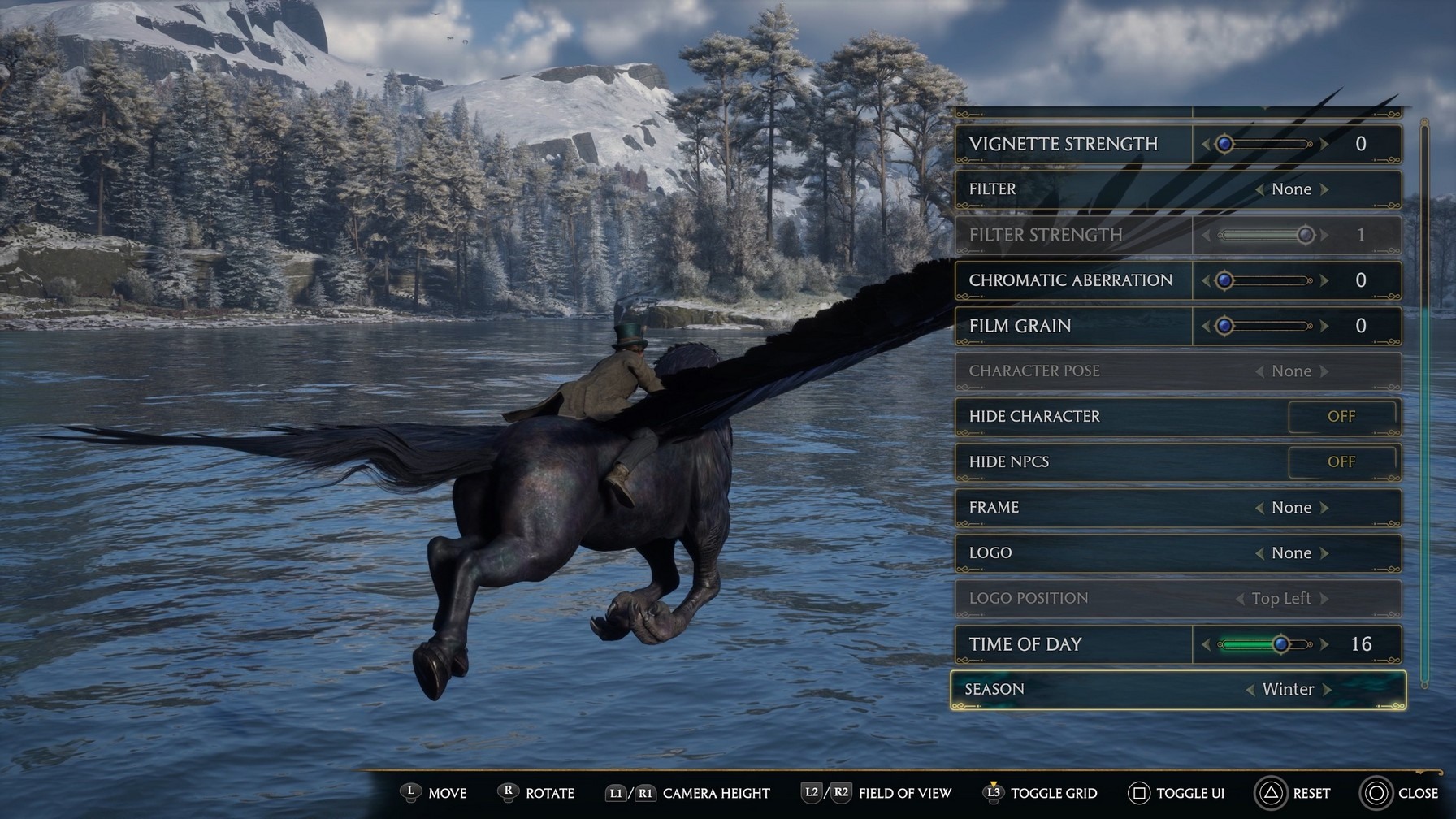Choose the next Frame option

(1325, 508)
